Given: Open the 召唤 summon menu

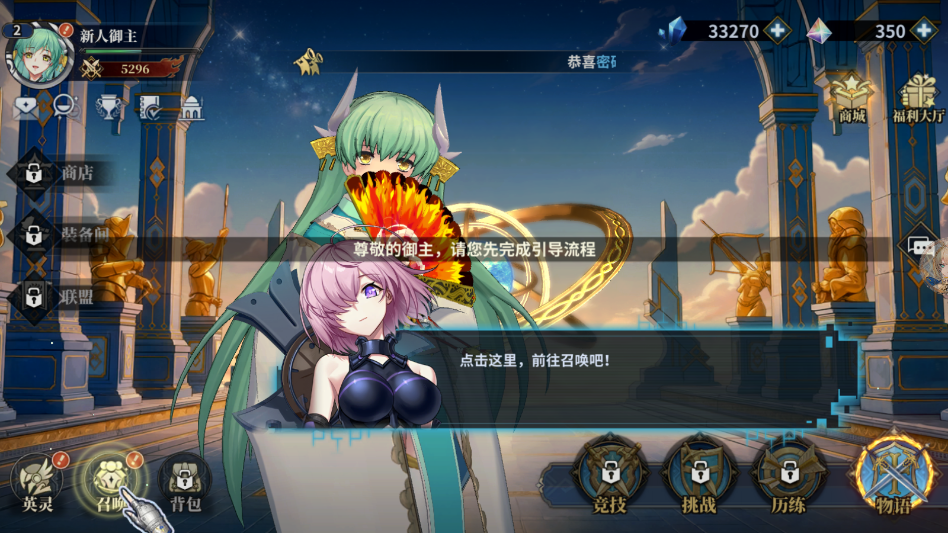Looking at the screenshot, I should click(x=109, y=478).
